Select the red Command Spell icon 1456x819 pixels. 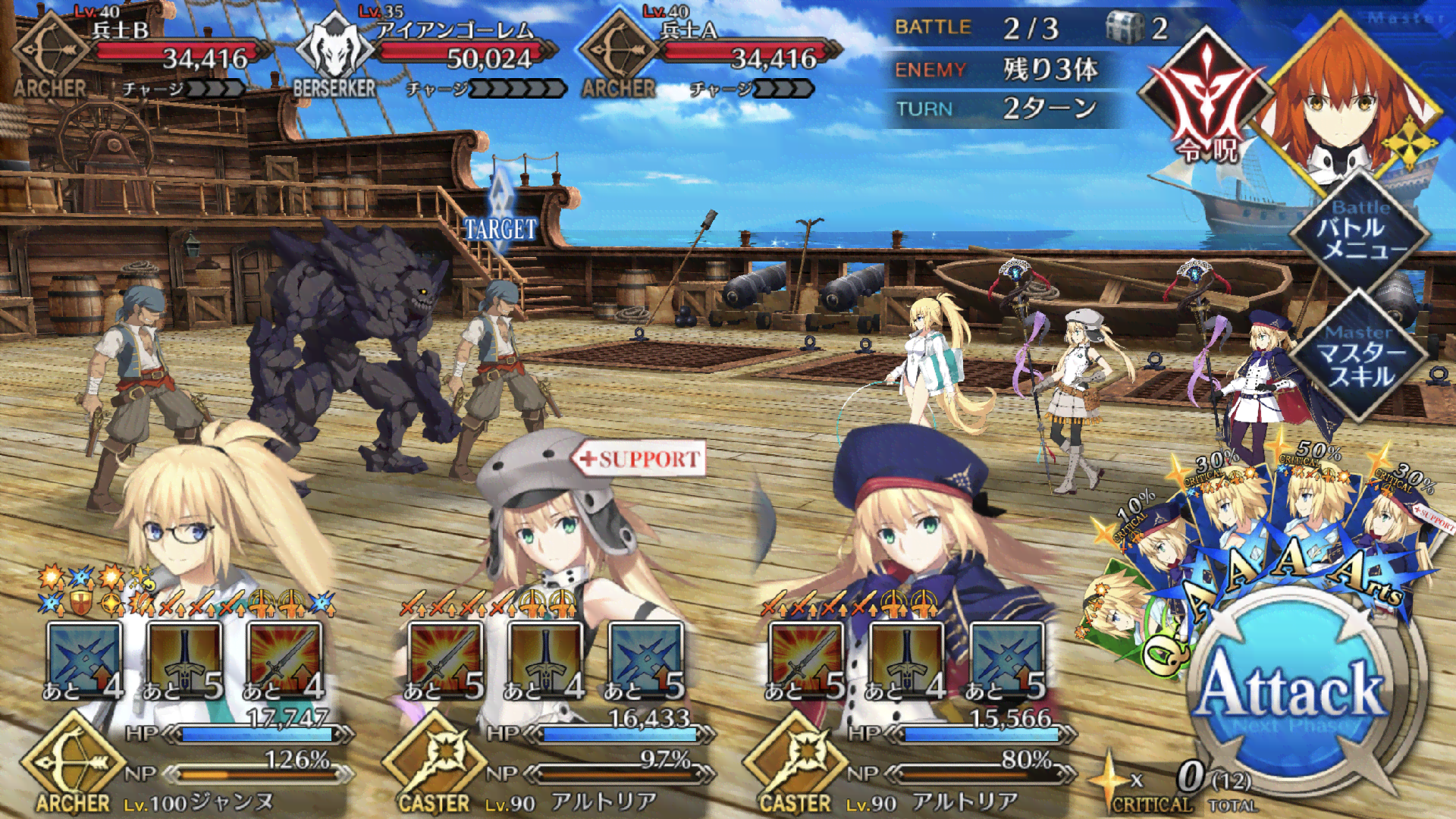pyautogui.click(x=1206, y=102)
